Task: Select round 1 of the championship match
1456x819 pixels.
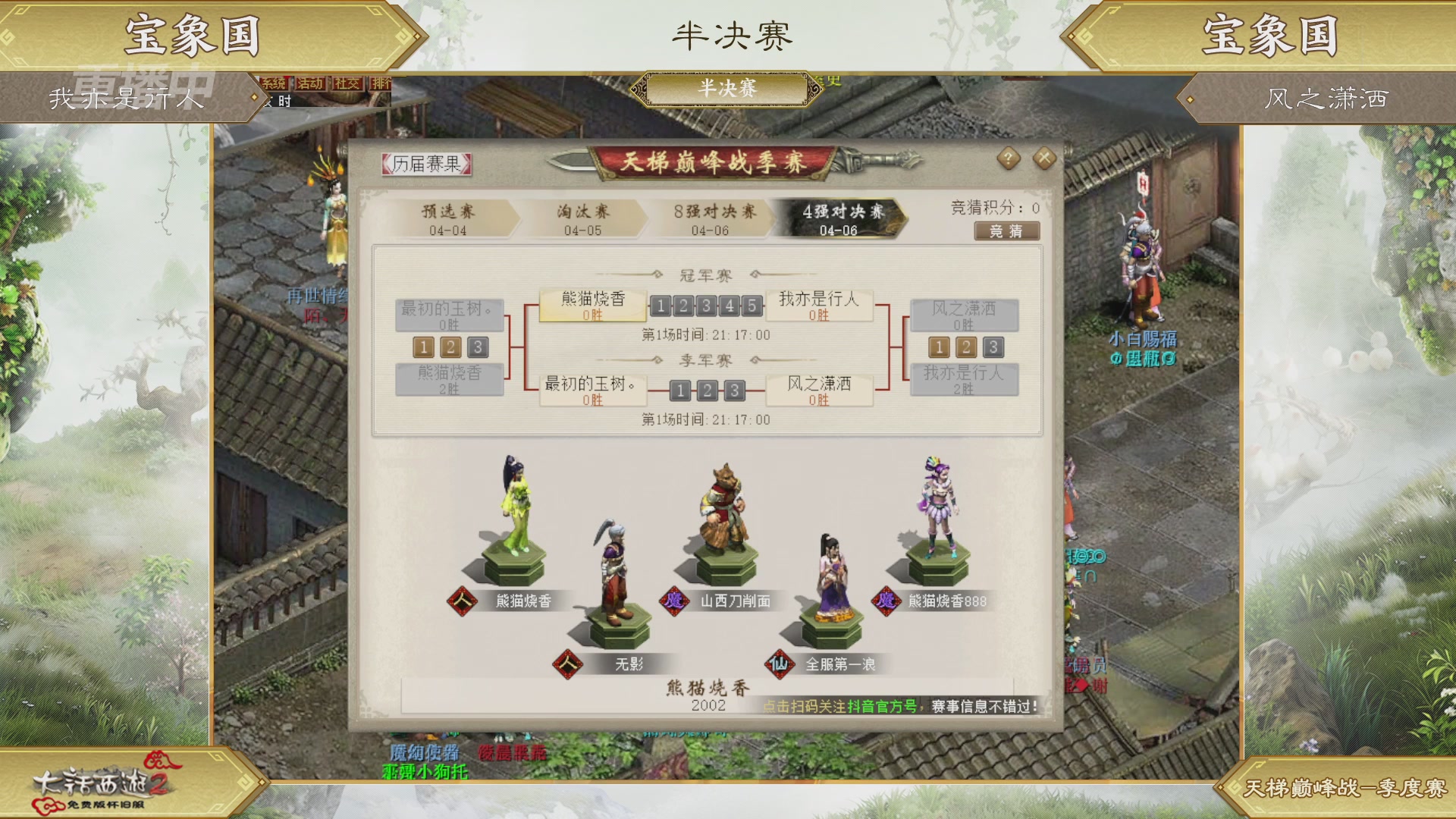Action: (x=661, y=306)
